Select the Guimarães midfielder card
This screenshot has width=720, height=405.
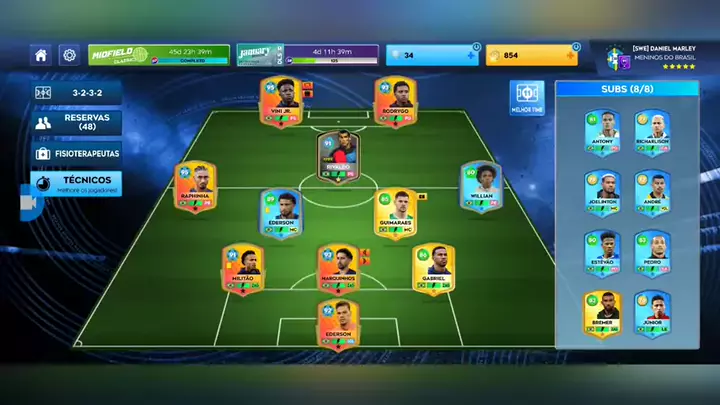[396, 214]
